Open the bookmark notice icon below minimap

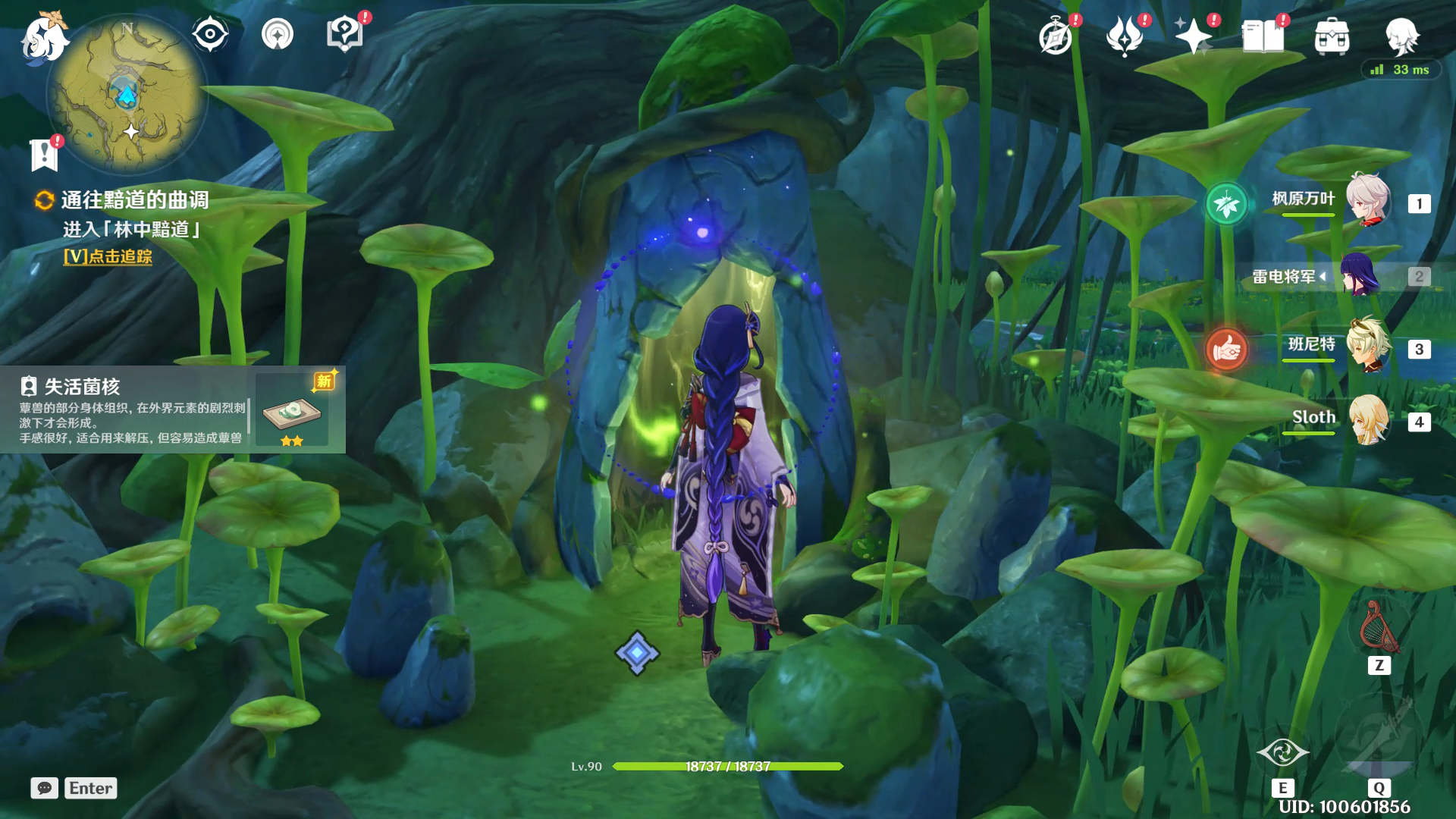44,155
